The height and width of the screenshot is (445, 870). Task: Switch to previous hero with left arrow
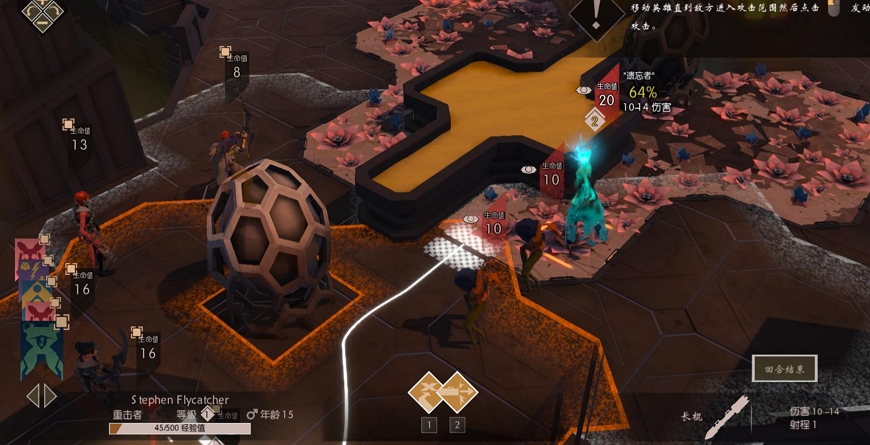(x=32, y=396)
